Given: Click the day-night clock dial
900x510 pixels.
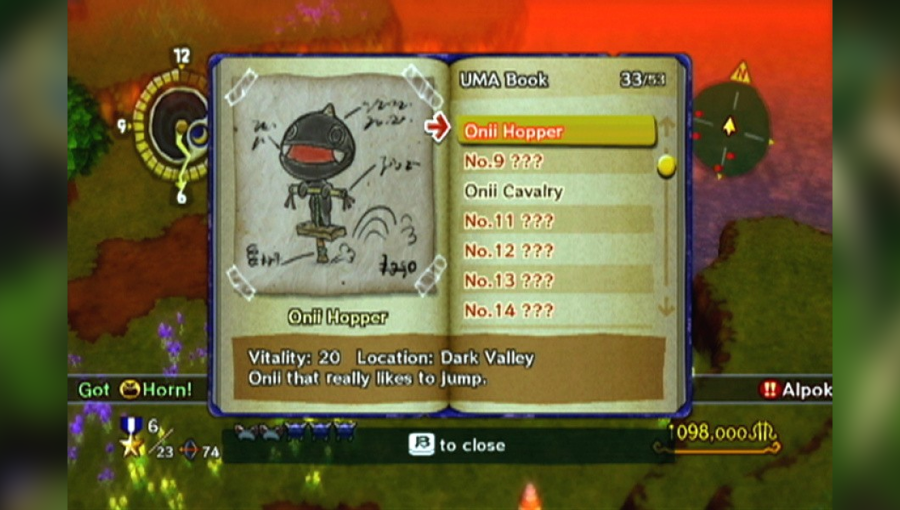Looking at the screenshot, I should pyautogui.click(x=176, y=124).
